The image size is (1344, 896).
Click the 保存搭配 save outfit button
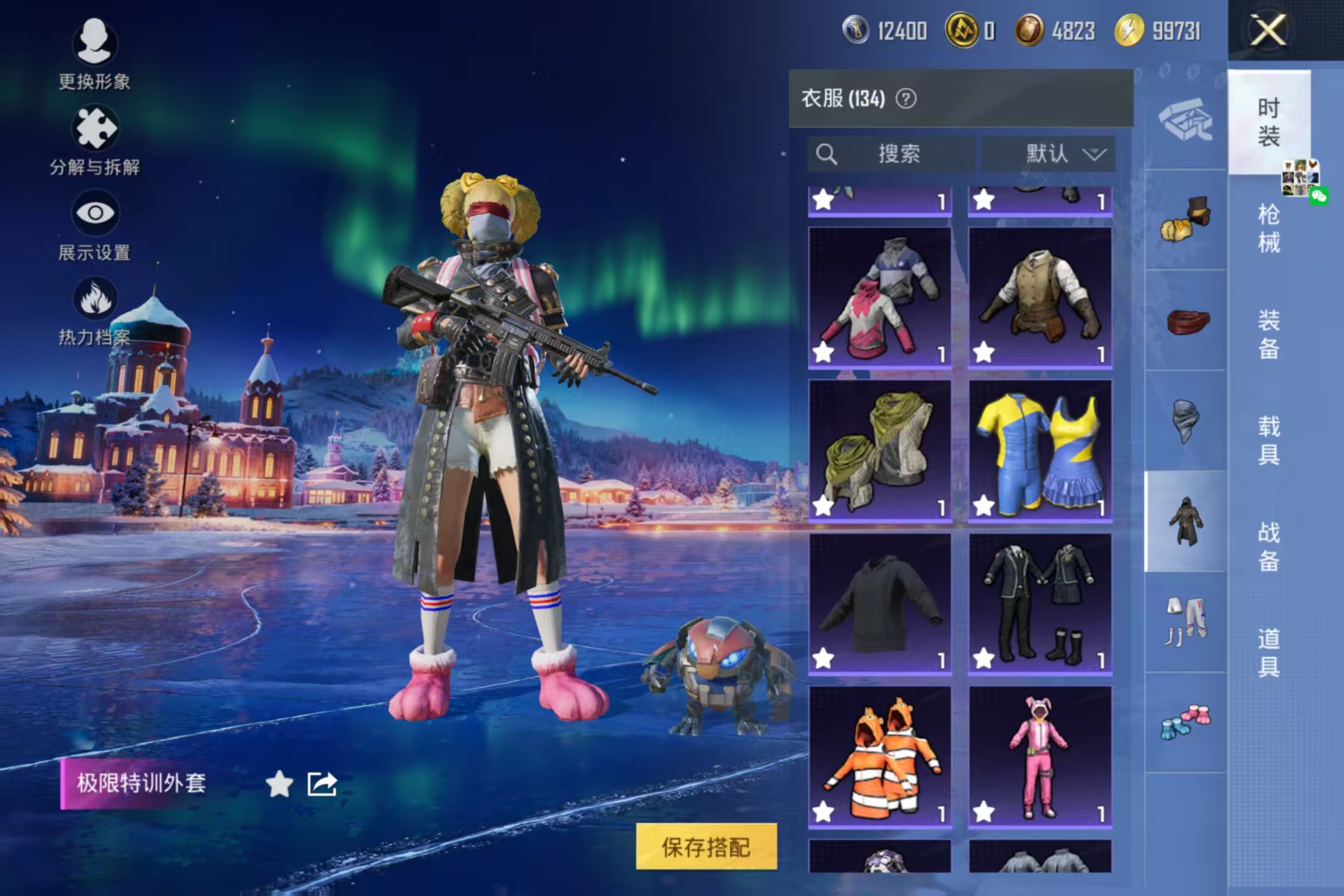tap(706, 846)
